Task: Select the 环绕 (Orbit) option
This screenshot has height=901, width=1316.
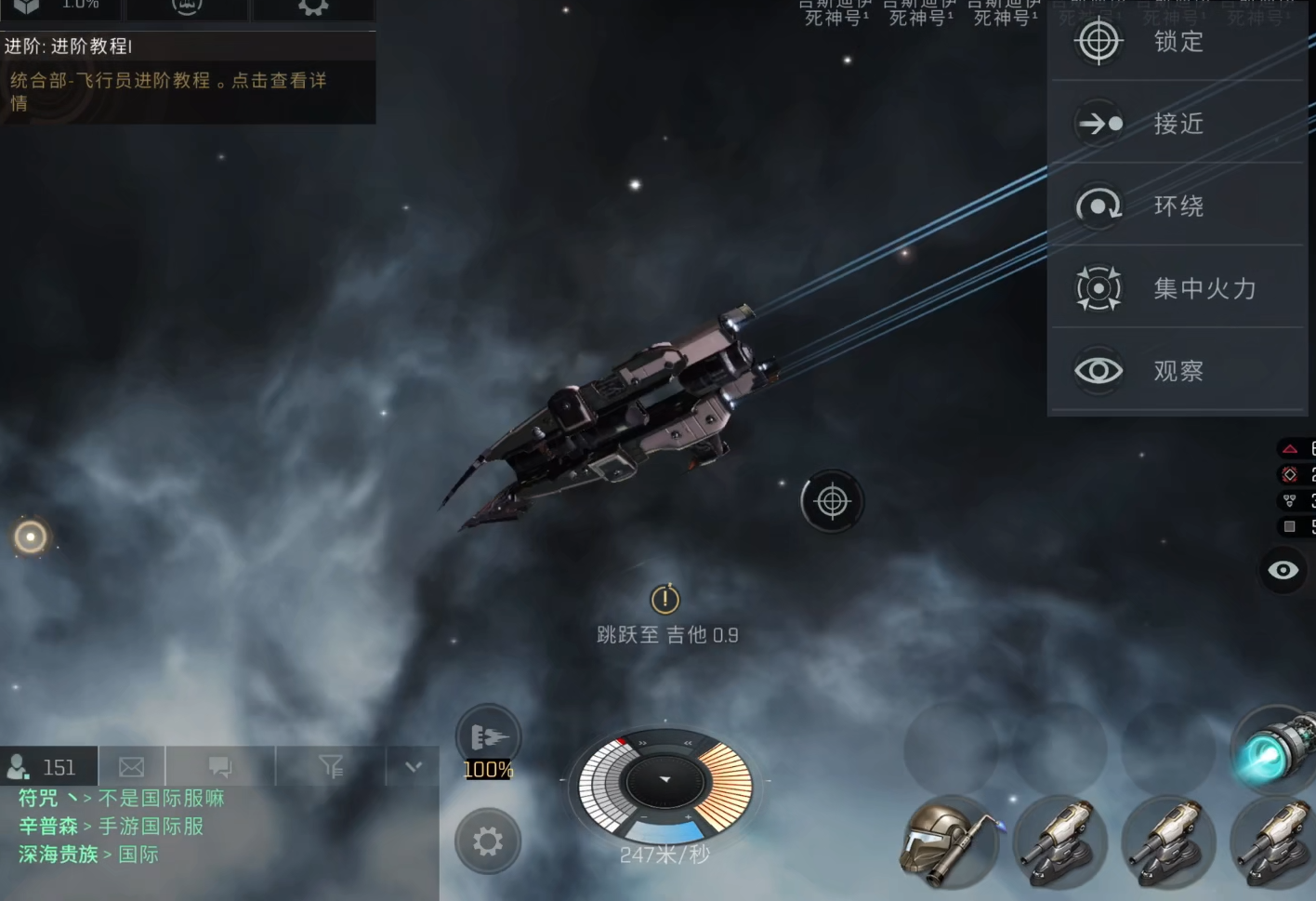Action: click(1177, 205)
